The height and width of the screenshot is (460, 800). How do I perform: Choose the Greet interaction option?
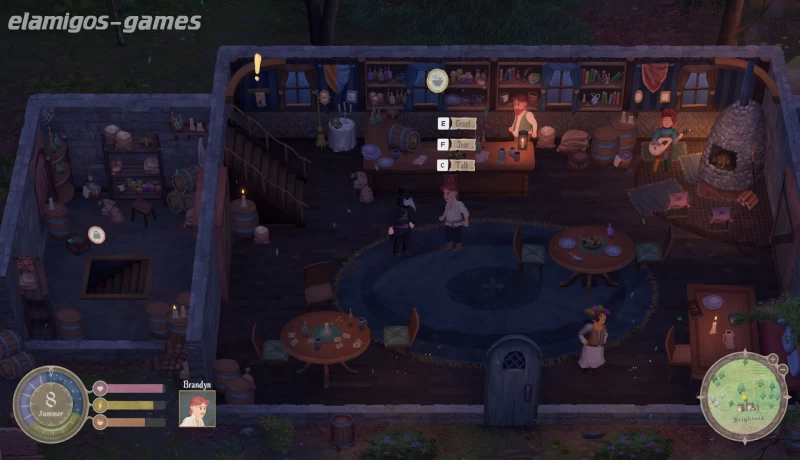(x=461, y=124)
